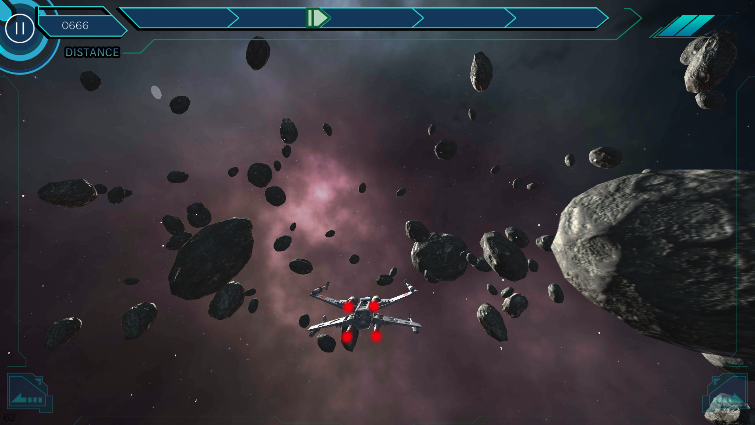Tap the right-arrow steering button
The width and height of the screenshot is (755, 425).
click(x=725, y=394)
